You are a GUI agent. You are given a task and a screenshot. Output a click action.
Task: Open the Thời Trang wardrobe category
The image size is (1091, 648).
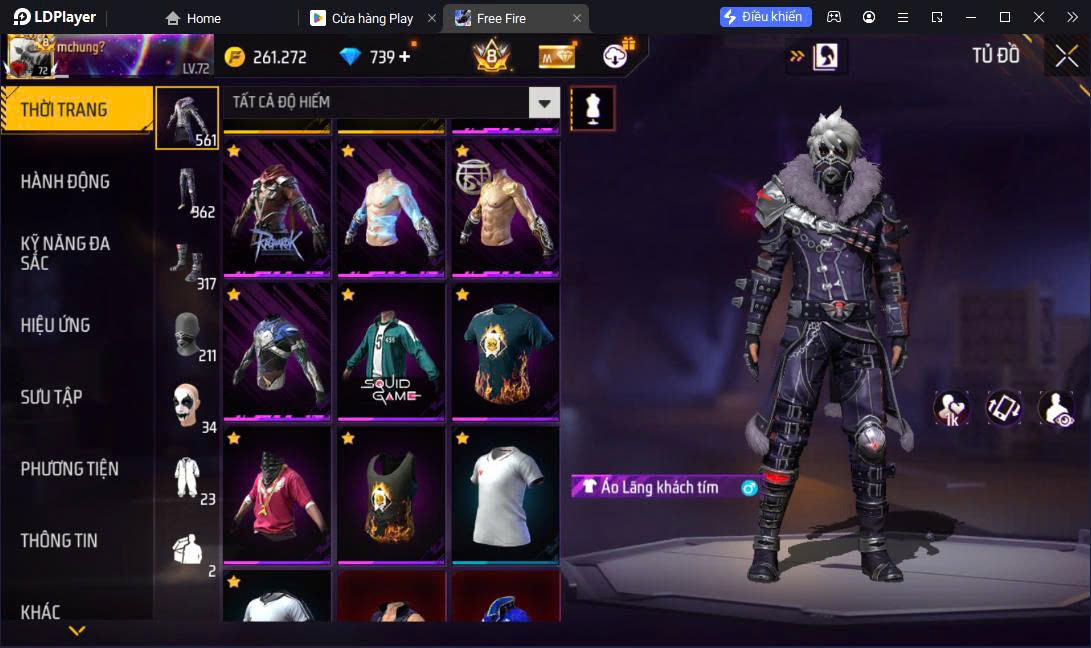click(76, 109)
